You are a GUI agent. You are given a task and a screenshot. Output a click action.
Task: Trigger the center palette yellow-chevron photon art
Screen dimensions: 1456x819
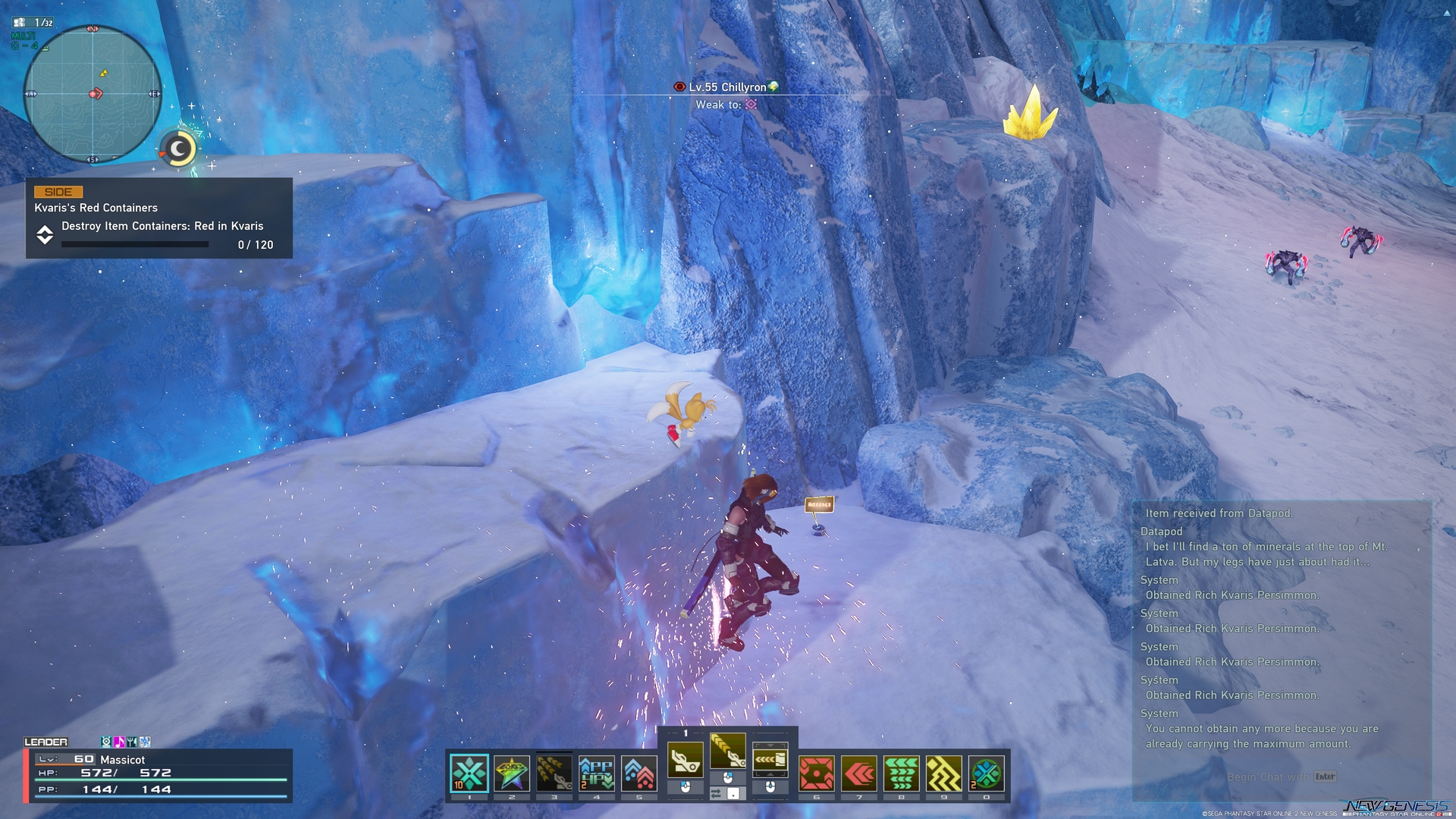[x=728, y=751]
